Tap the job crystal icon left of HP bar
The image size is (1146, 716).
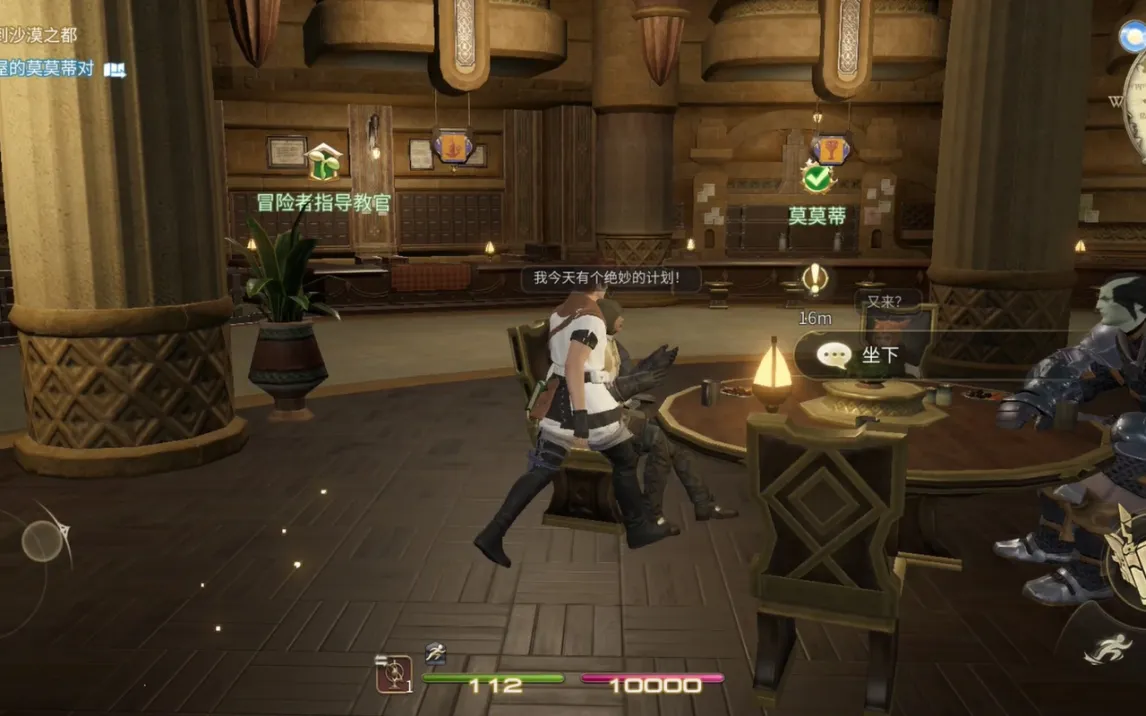click(393, 675)
